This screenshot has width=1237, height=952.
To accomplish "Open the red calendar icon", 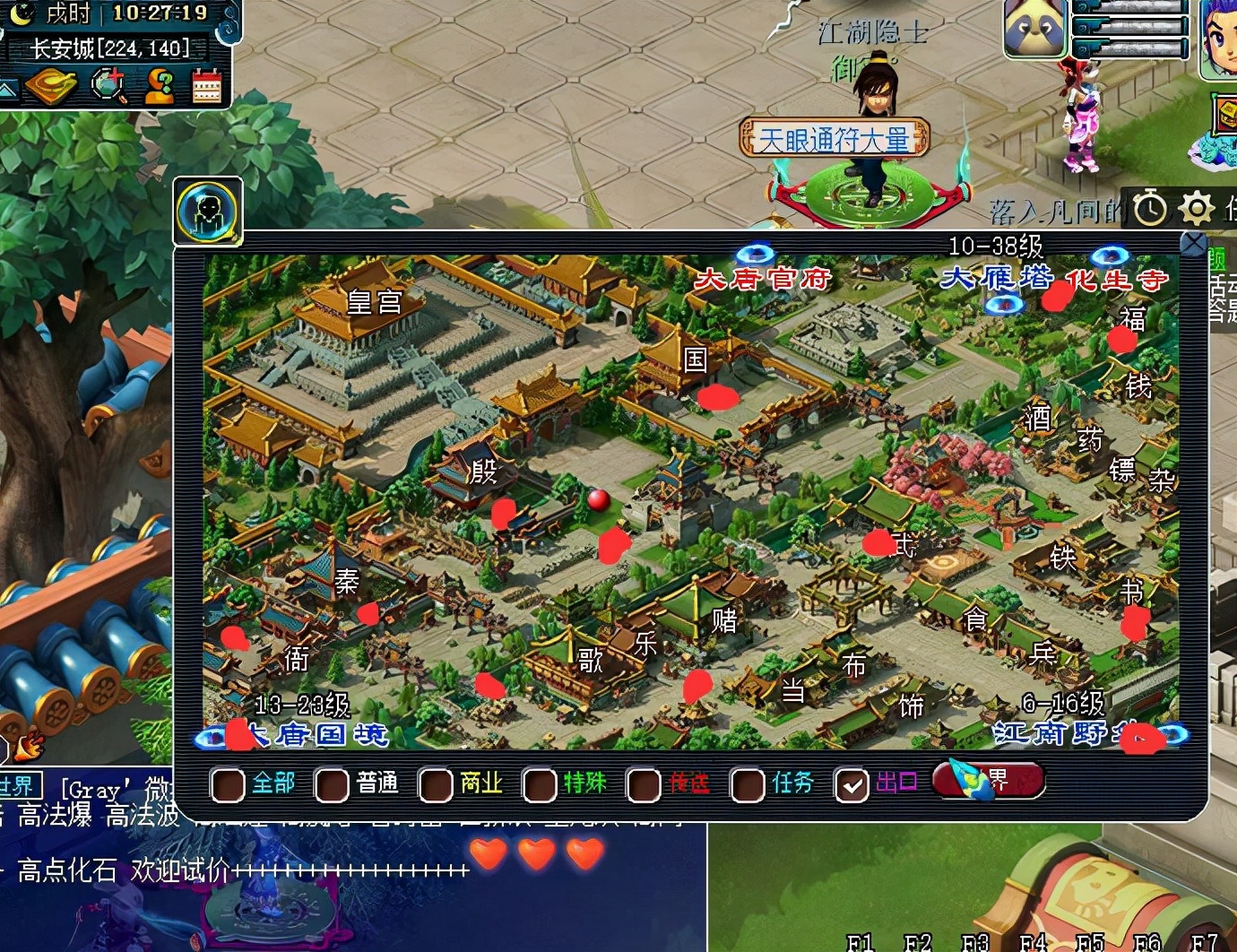I will point(206,87).
